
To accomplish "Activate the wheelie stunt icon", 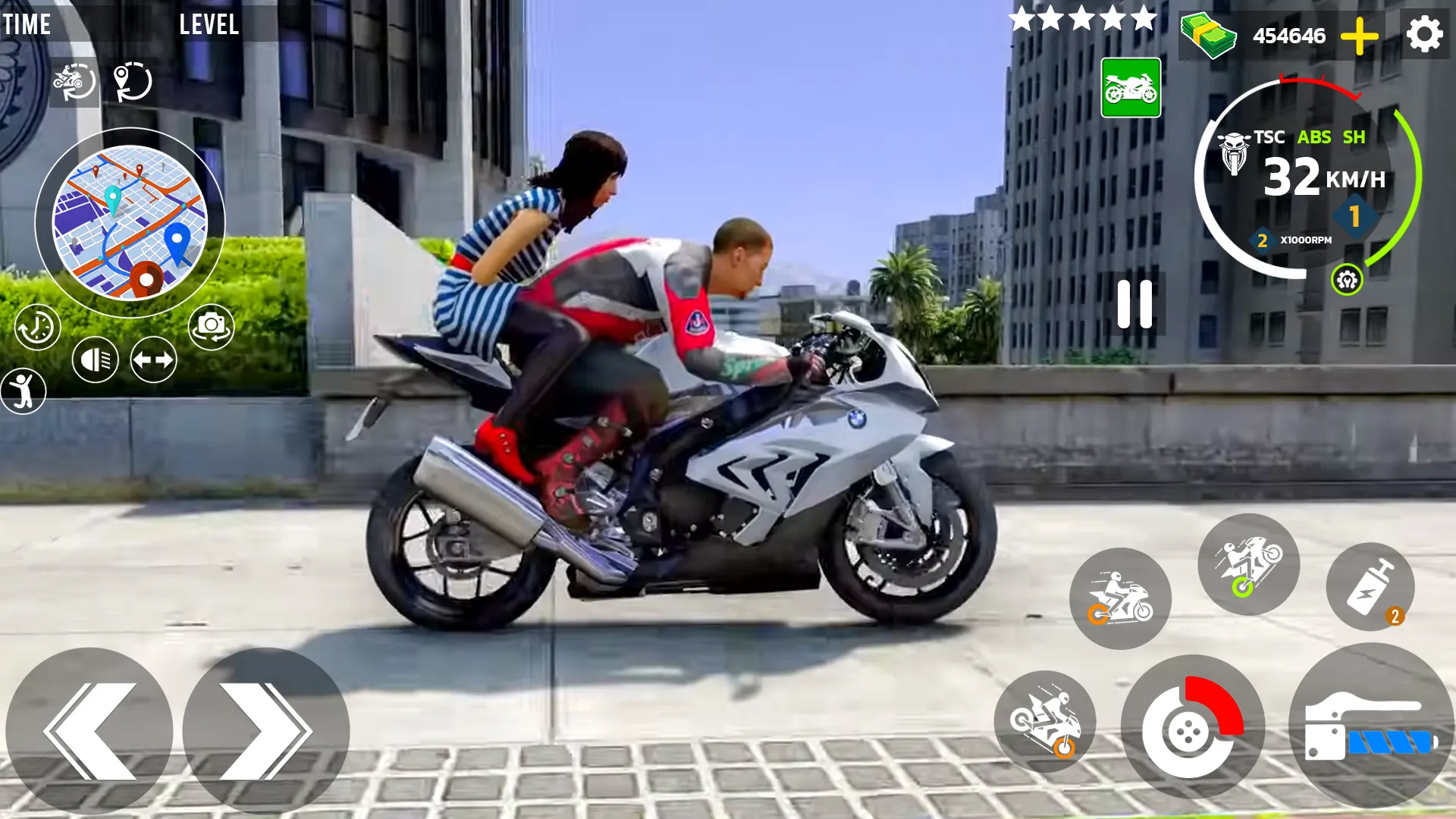I will 1249,567.
